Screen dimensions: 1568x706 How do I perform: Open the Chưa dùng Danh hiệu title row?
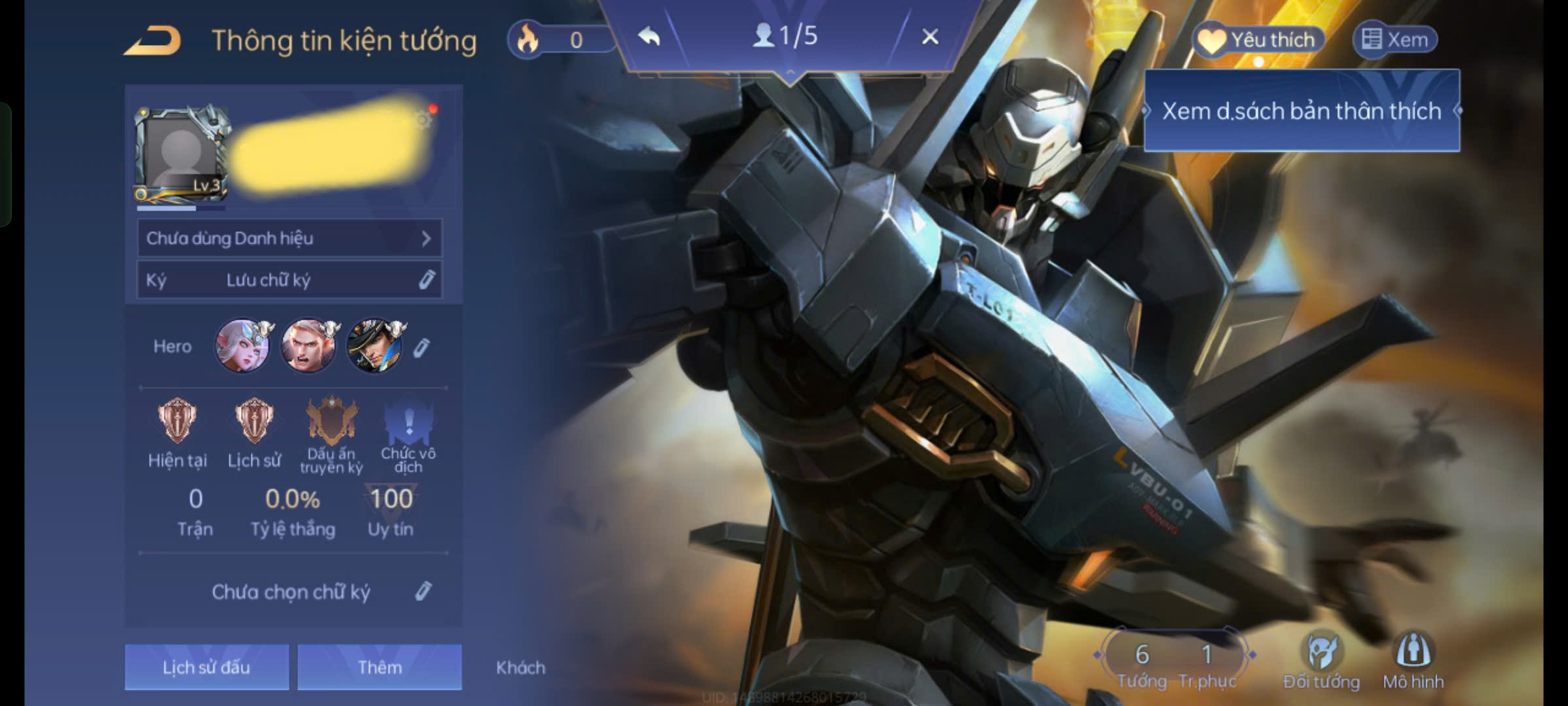pyautogui.click(x=289, y=238)
